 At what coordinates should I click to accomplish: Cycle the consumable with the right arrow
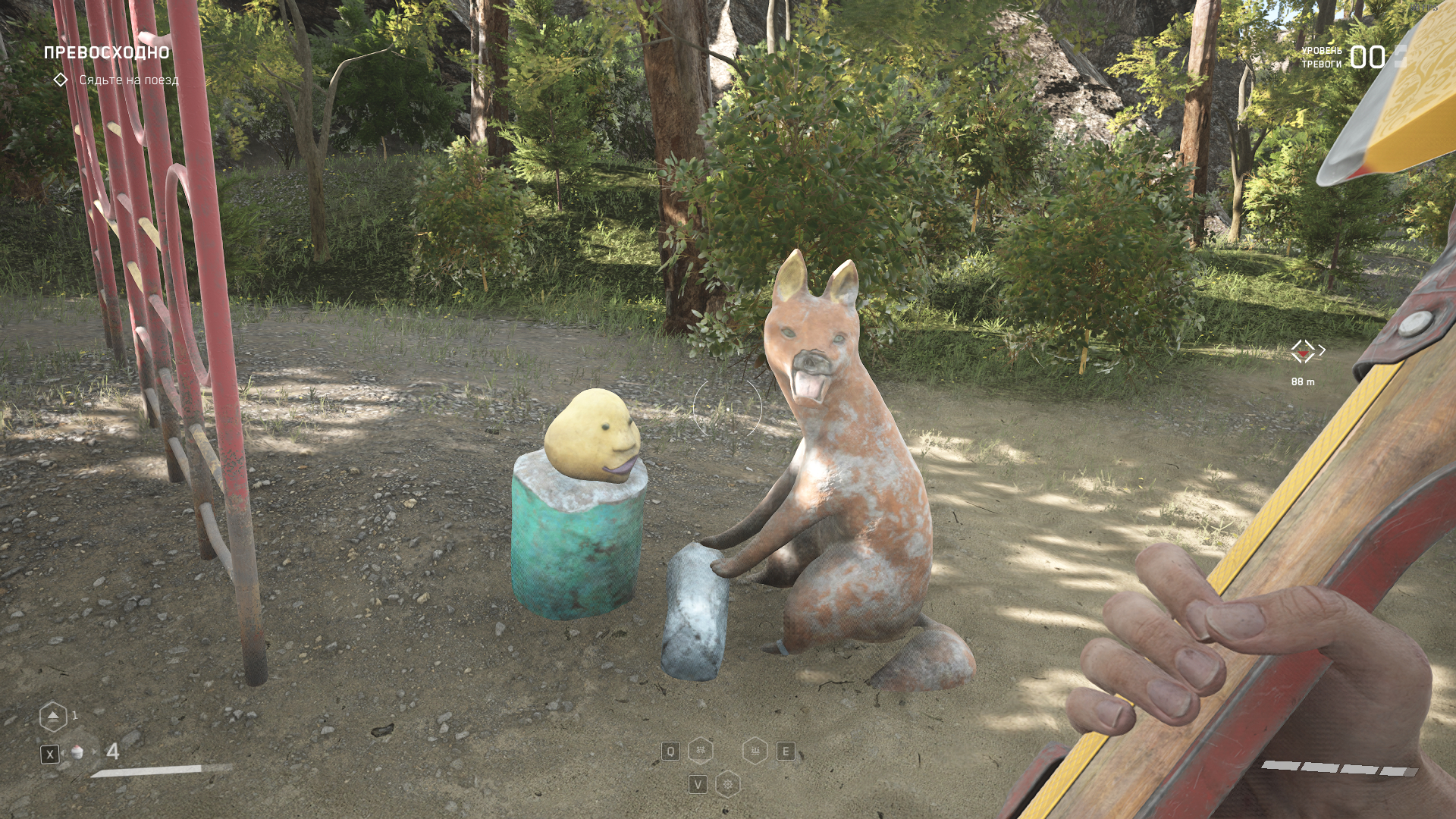pyautogui.click(x=95, y=752)
